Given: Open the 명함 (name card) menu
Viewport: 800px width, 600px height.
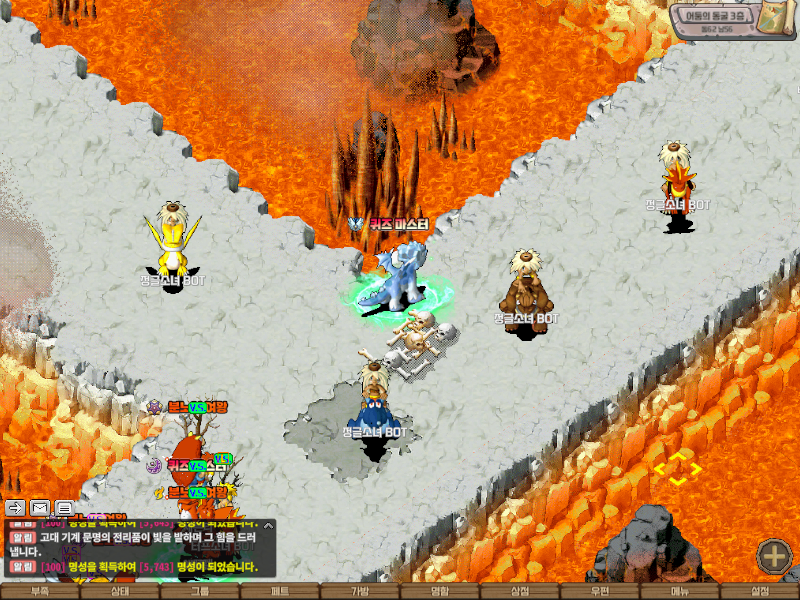Looking at the screenshot, I should tap(440, 592).
